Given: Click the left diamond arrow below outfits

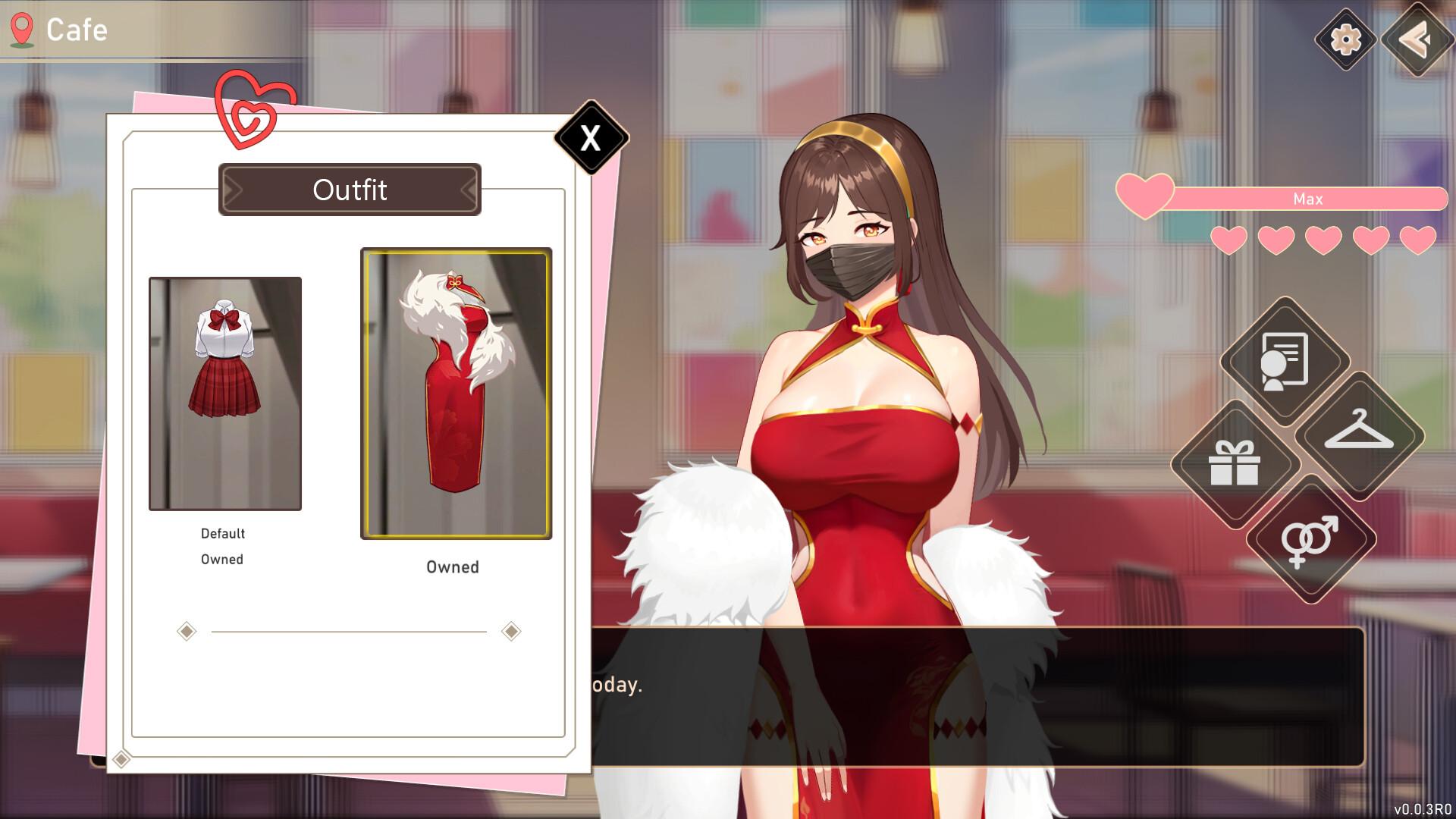Looking at the screenshot, I should point(186,630).
